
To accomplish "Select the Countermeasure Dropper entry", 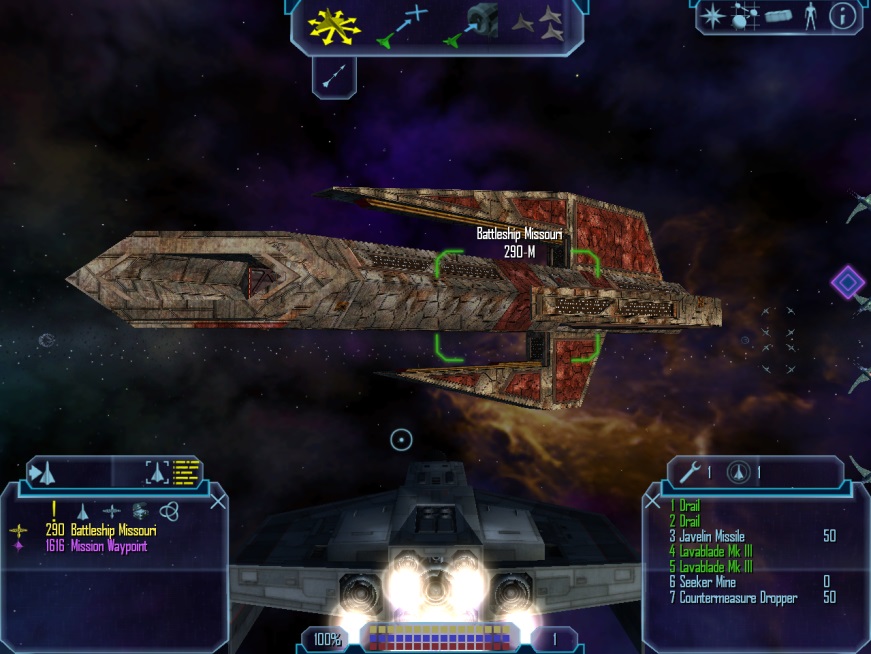I will pyautogui.click(x=735, y=597).
